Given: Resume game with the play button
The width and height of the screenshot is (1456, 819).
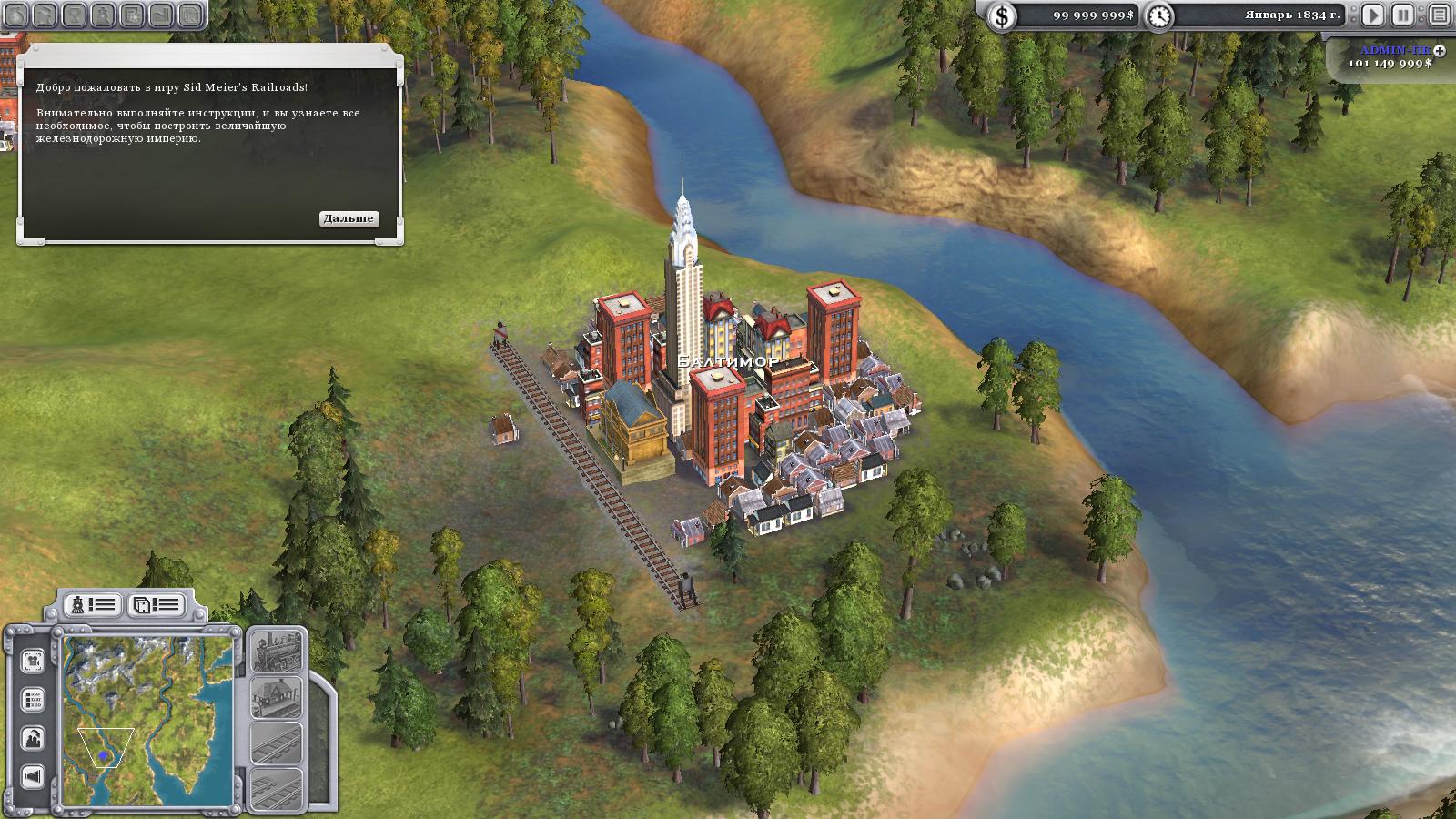Looking at the screenshot, I should click(1373, 15).
